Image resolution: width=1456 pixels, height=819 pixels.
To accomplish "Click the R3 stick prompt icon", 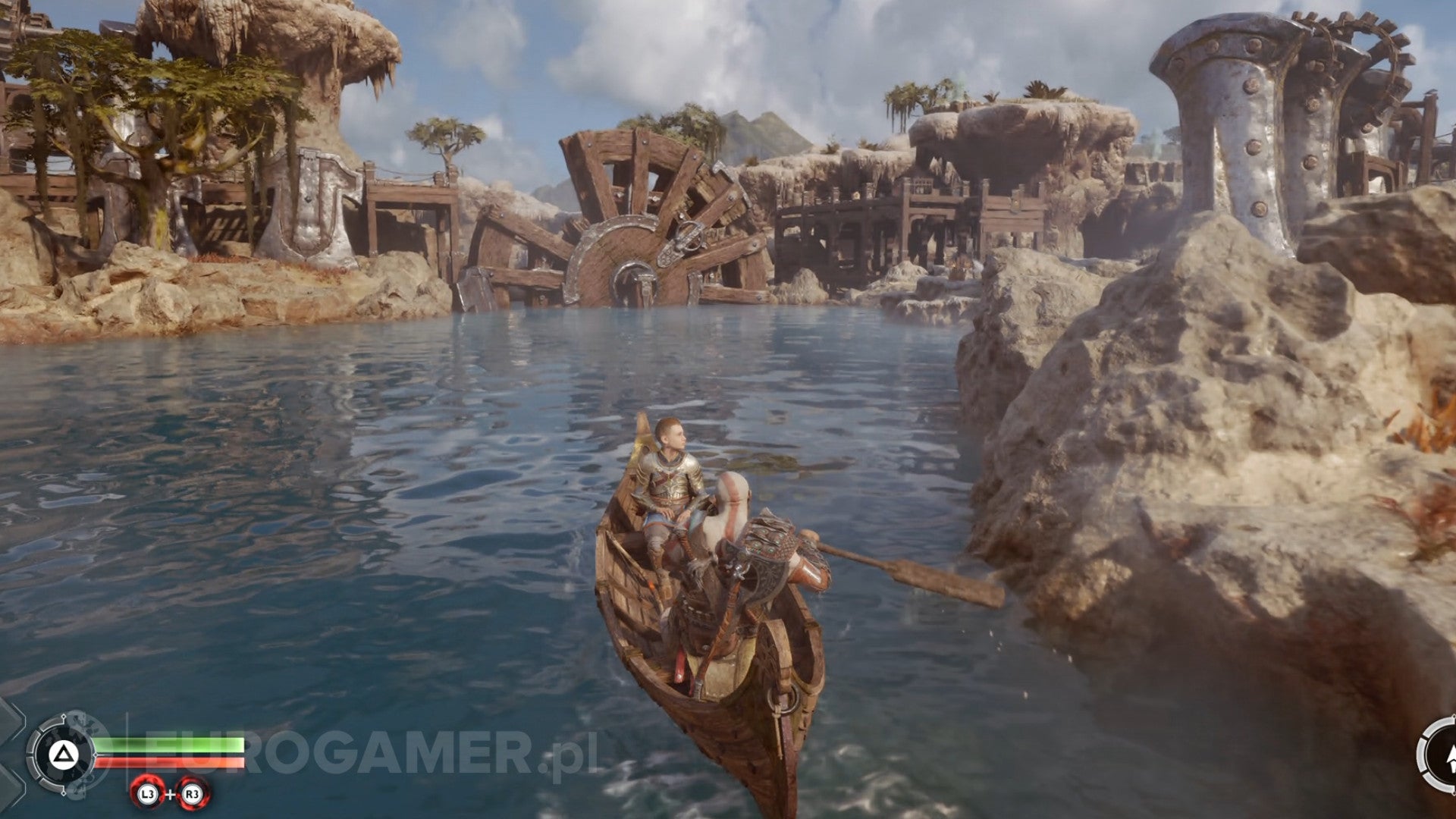I will pos(193,795).
